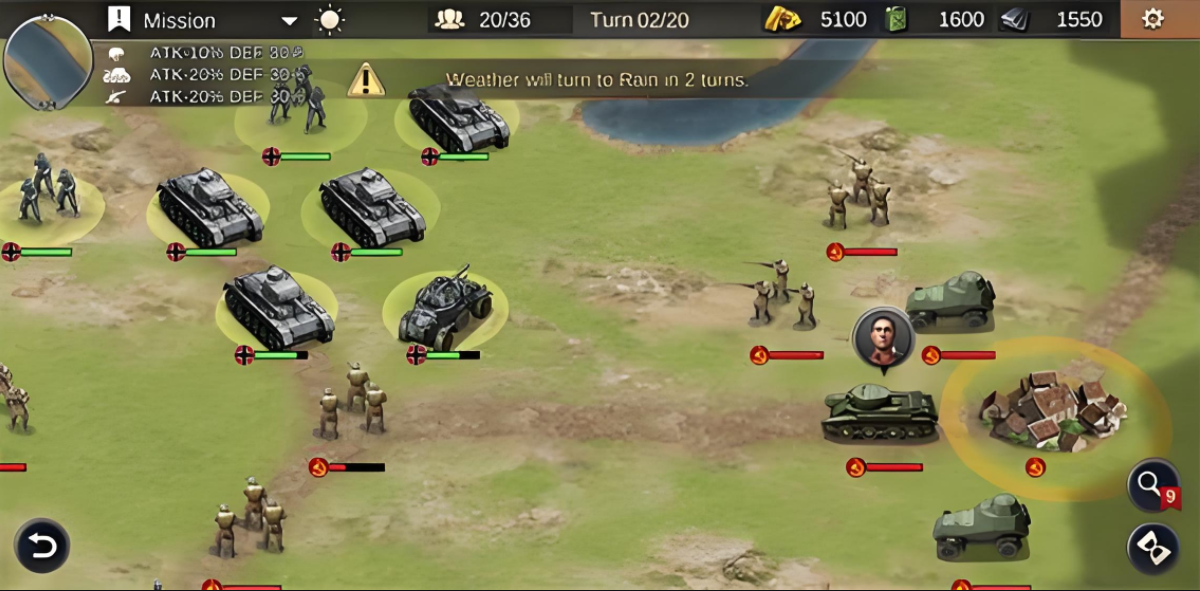Tap the sun weather icon
The height and width of the screenshot is (591, 1200).
pos(329,20)
